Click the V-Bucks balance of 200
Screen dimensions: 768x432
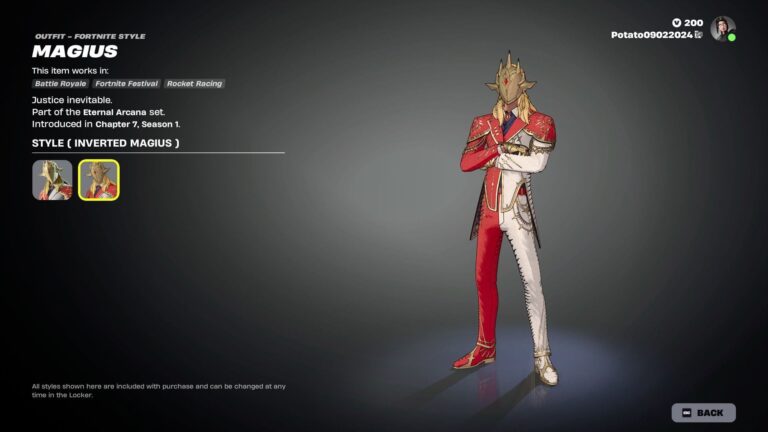686,22
